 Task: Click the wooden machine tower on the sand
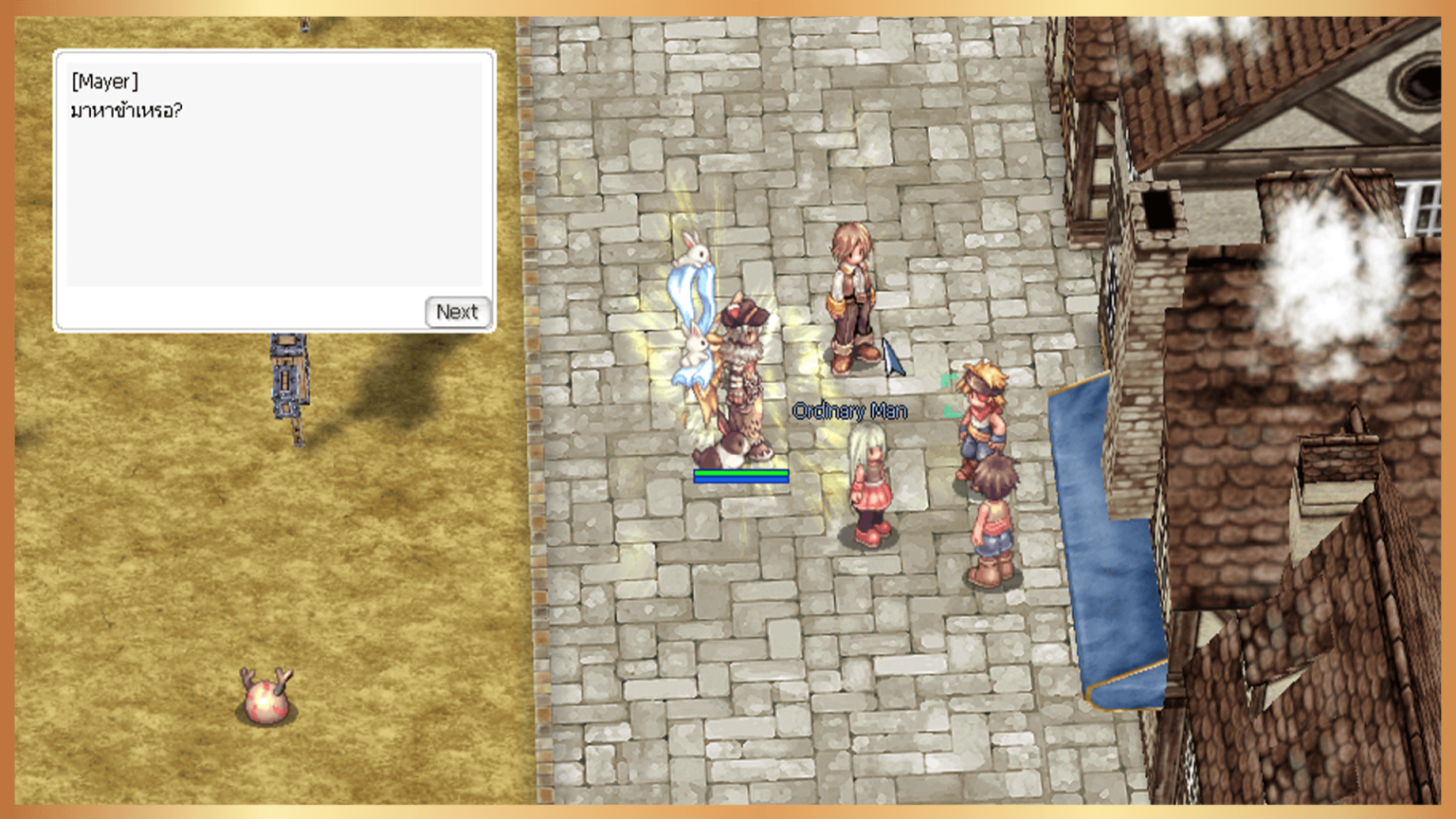point(289,379)
